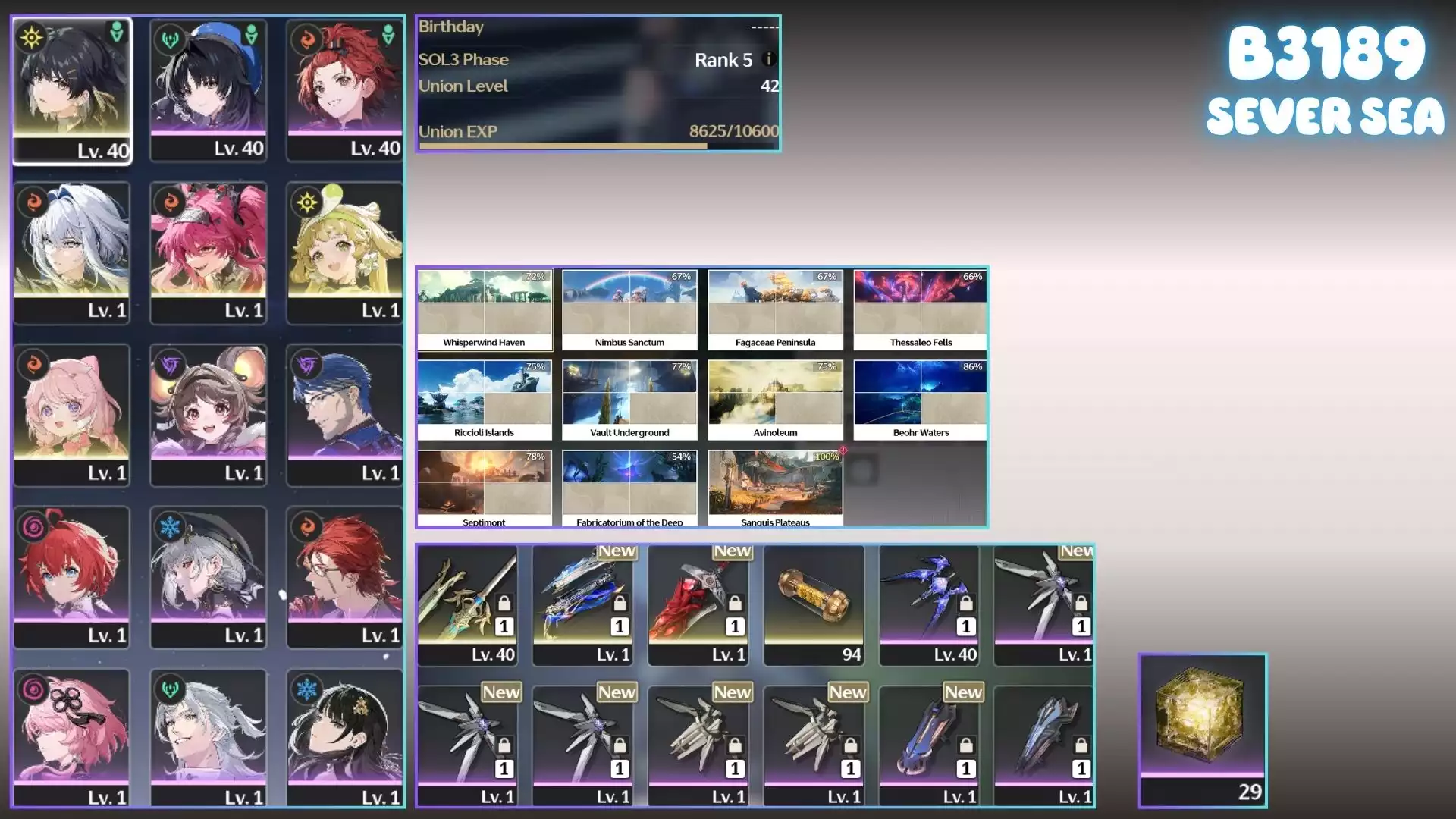Select the red crystal weapon slot
This screenshot has width=1456, height=819.
pos(698,605)
